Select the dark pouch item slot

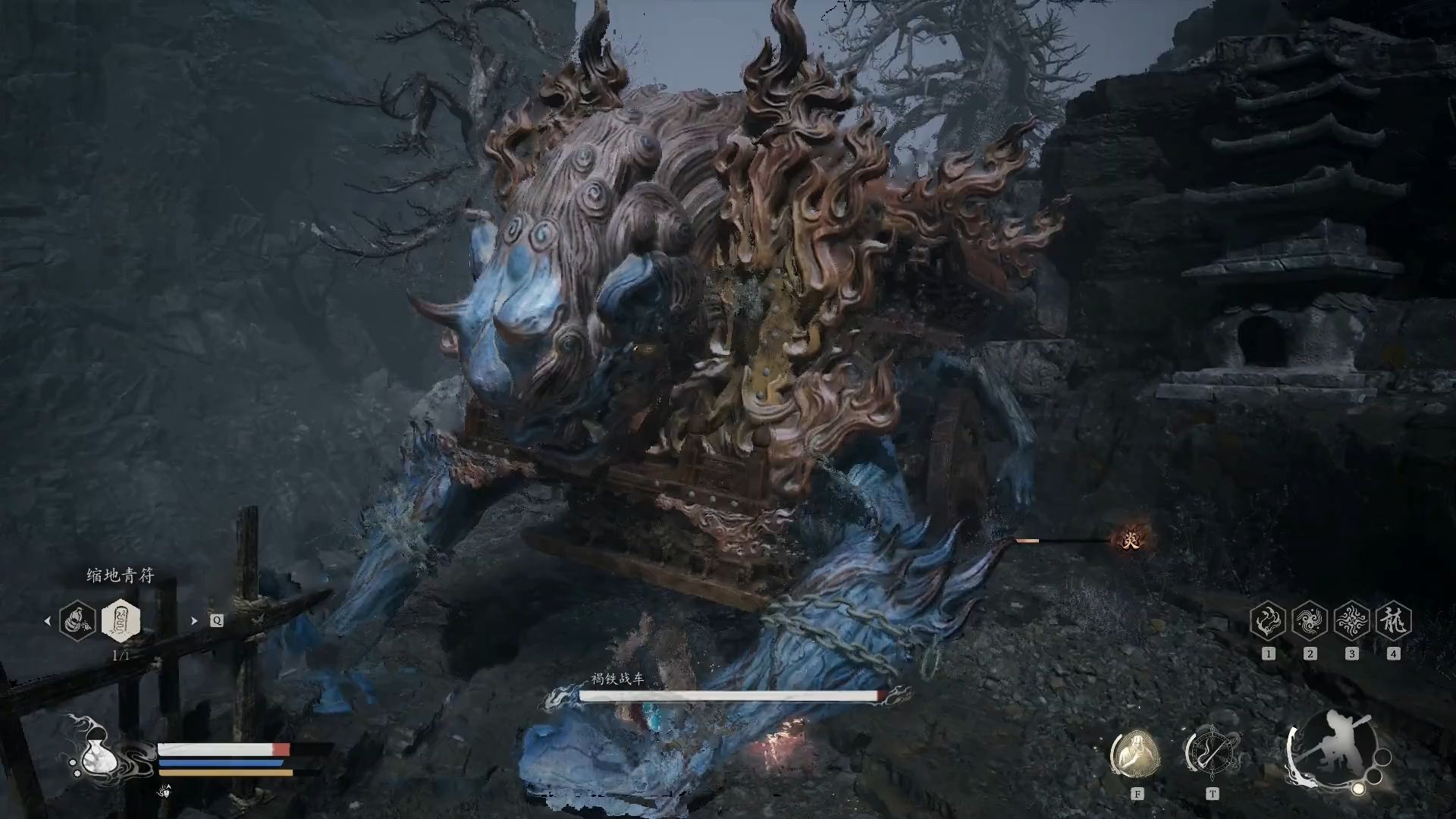(77, 620)
